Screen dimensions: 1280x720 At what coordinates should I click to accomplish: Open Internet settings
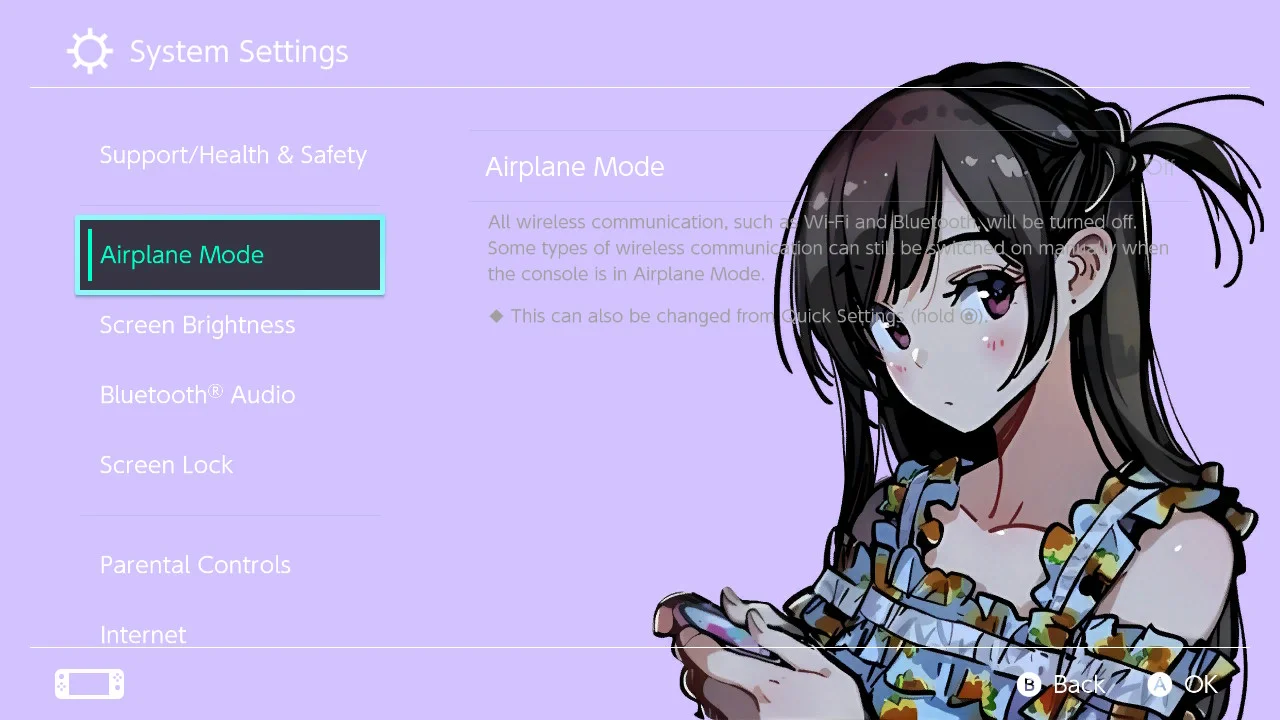click(143, 634)
